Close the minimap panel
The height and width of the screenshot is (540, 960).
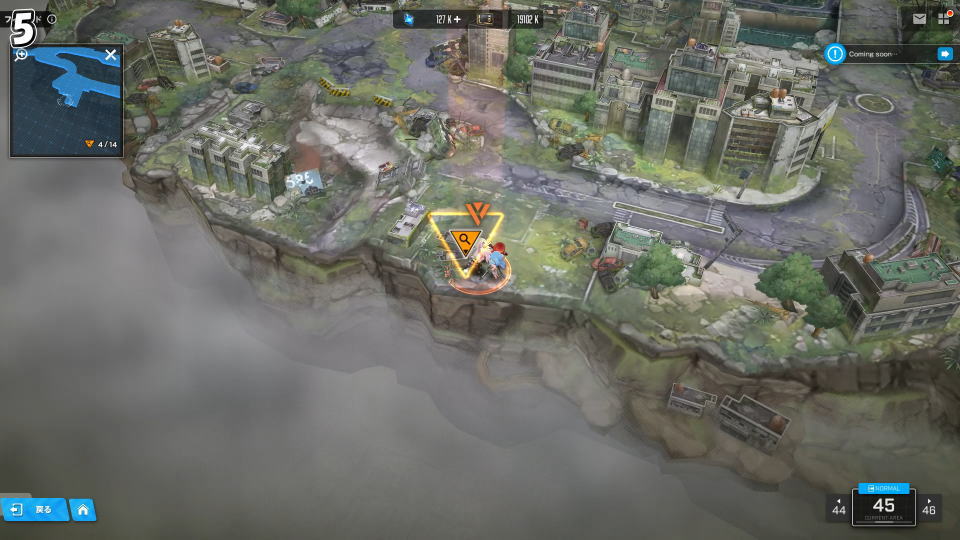point(111,55)
